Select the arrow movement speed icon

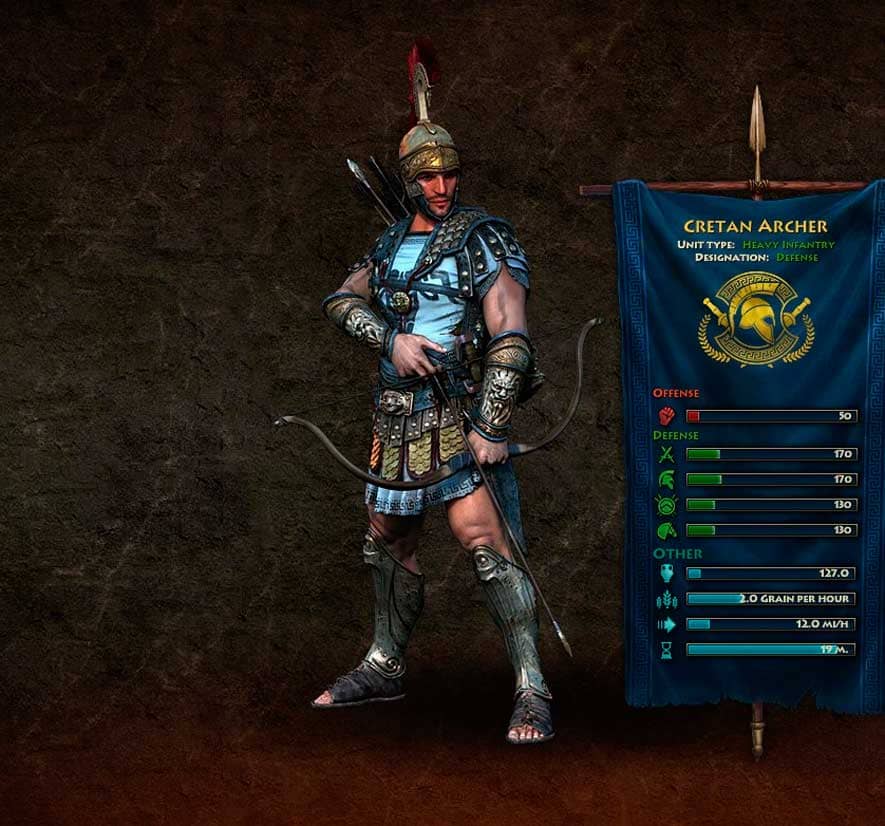click(x=667, y=624)
